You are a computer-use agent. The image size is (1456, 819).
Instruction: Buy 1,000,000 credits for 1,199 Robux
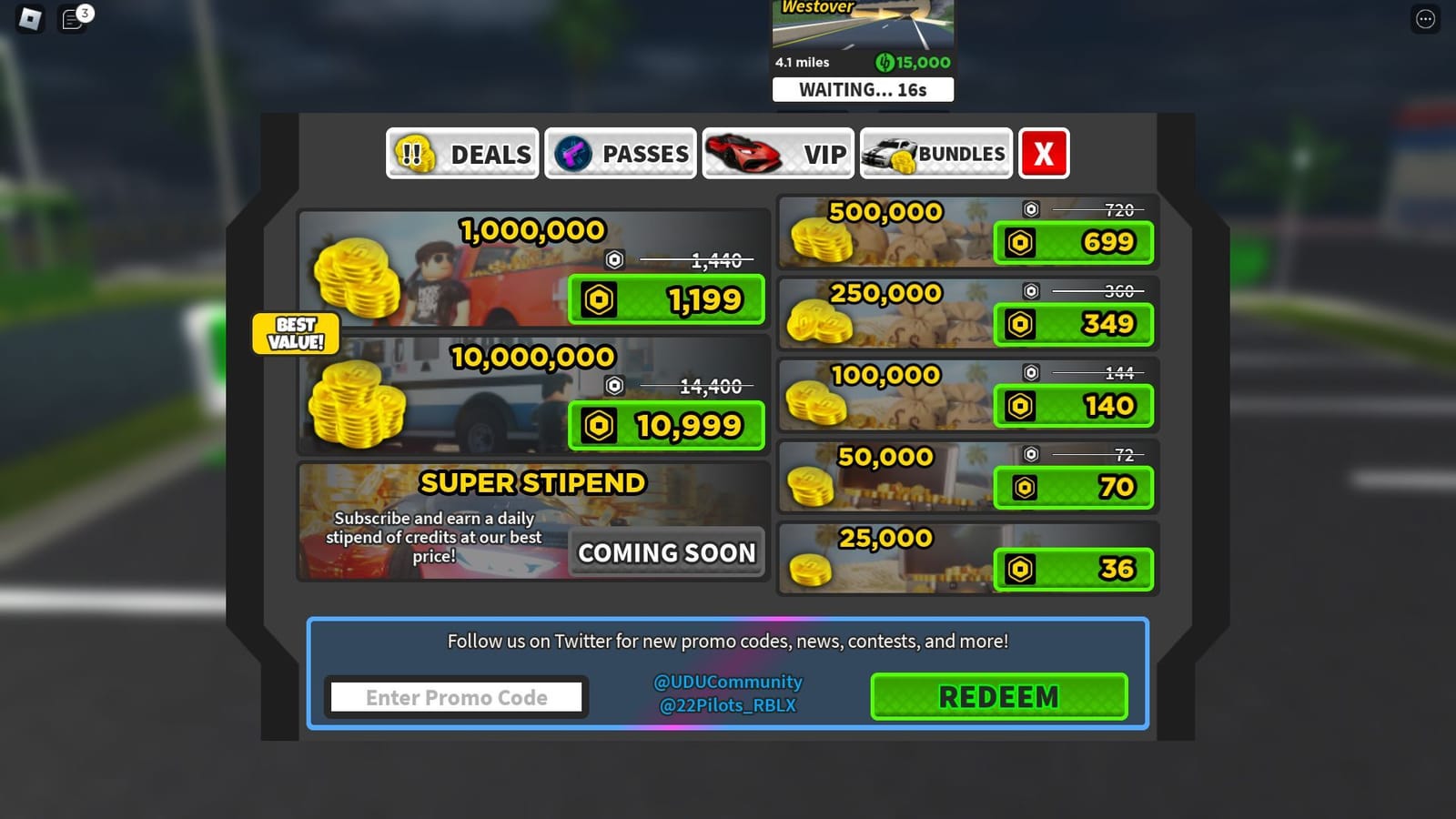pos(666,298)
